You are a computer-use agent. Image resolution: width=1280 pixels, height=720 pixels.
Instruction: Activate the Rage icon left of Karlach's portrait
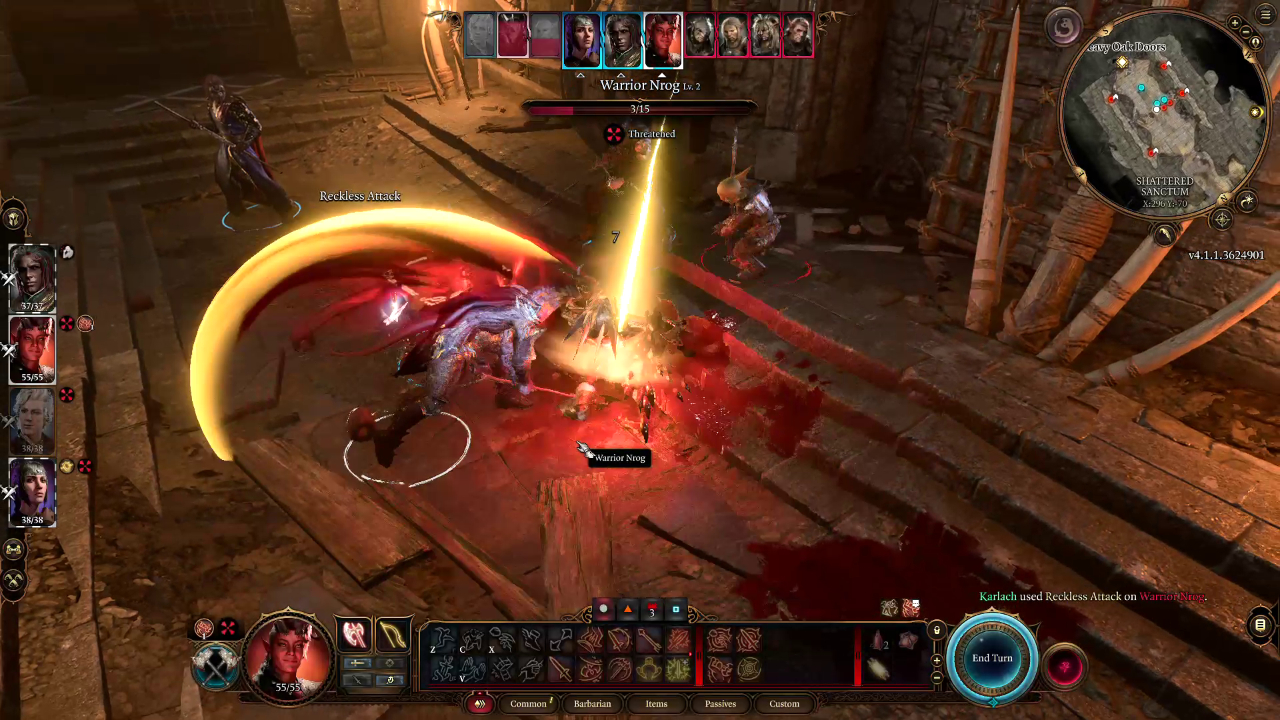coord(203,628)
